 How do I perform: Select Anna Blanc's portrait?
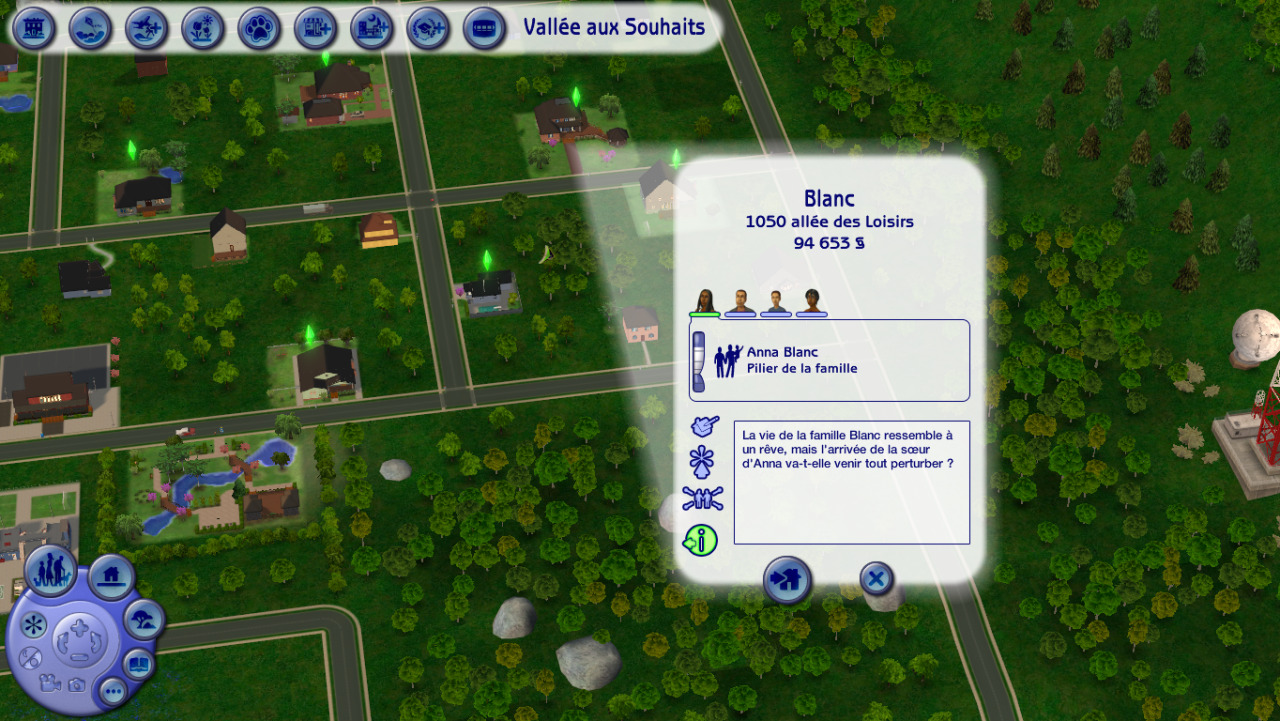[x=705, y=301]
